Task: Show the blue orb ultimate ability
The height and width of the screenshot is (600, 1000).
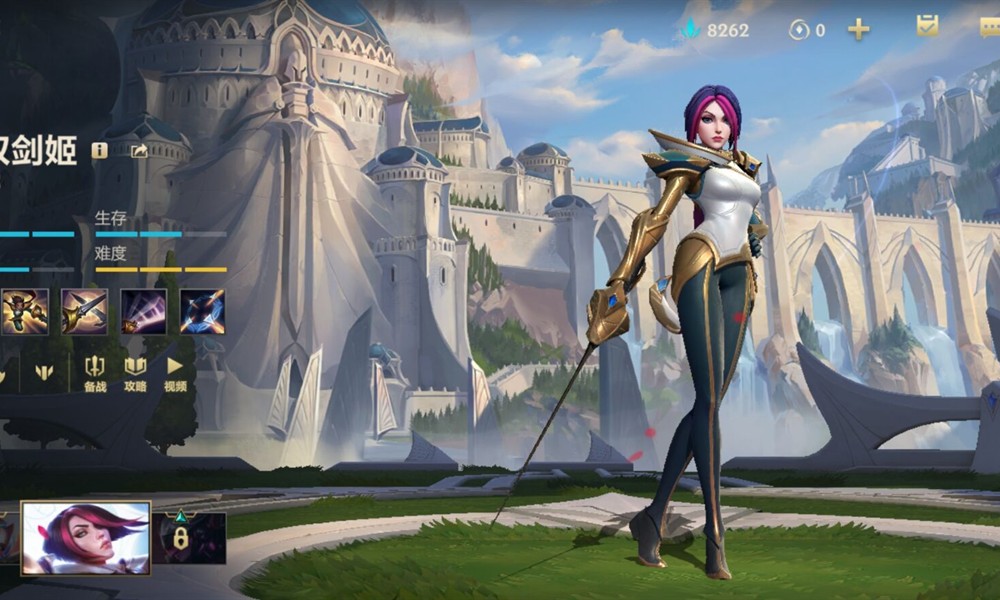Action: (202, 311)
